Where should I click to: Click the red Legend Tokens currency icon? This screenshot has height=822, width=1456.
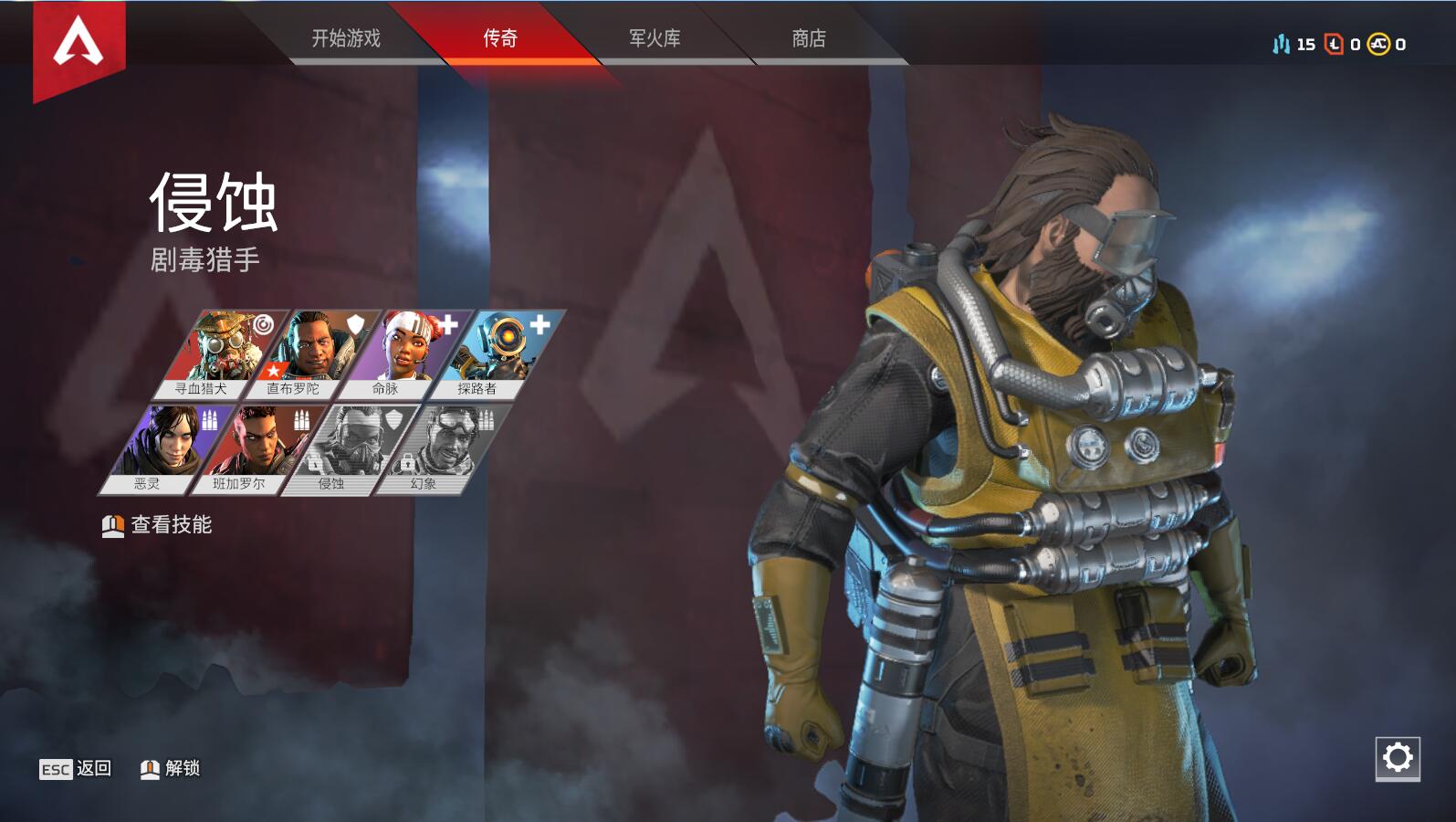(1333, 45)
